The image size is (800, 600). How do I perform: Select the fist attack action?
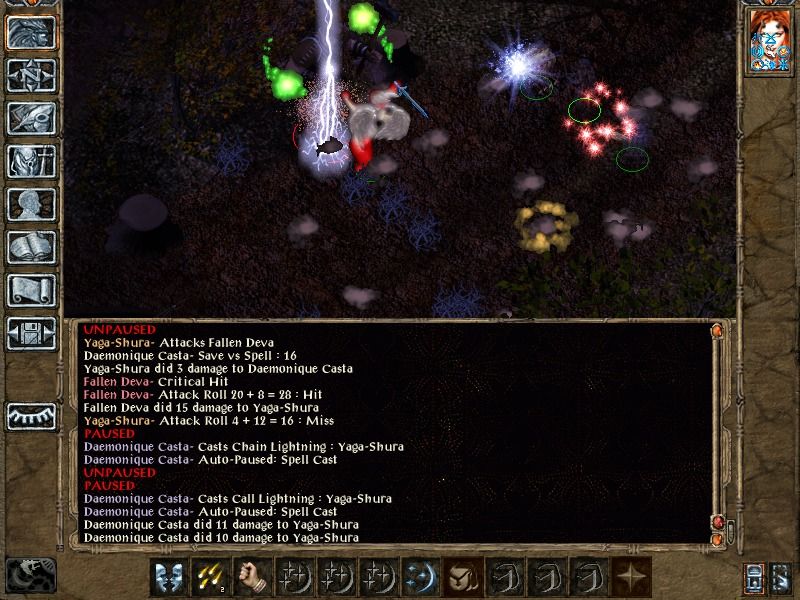pos(253,577)
